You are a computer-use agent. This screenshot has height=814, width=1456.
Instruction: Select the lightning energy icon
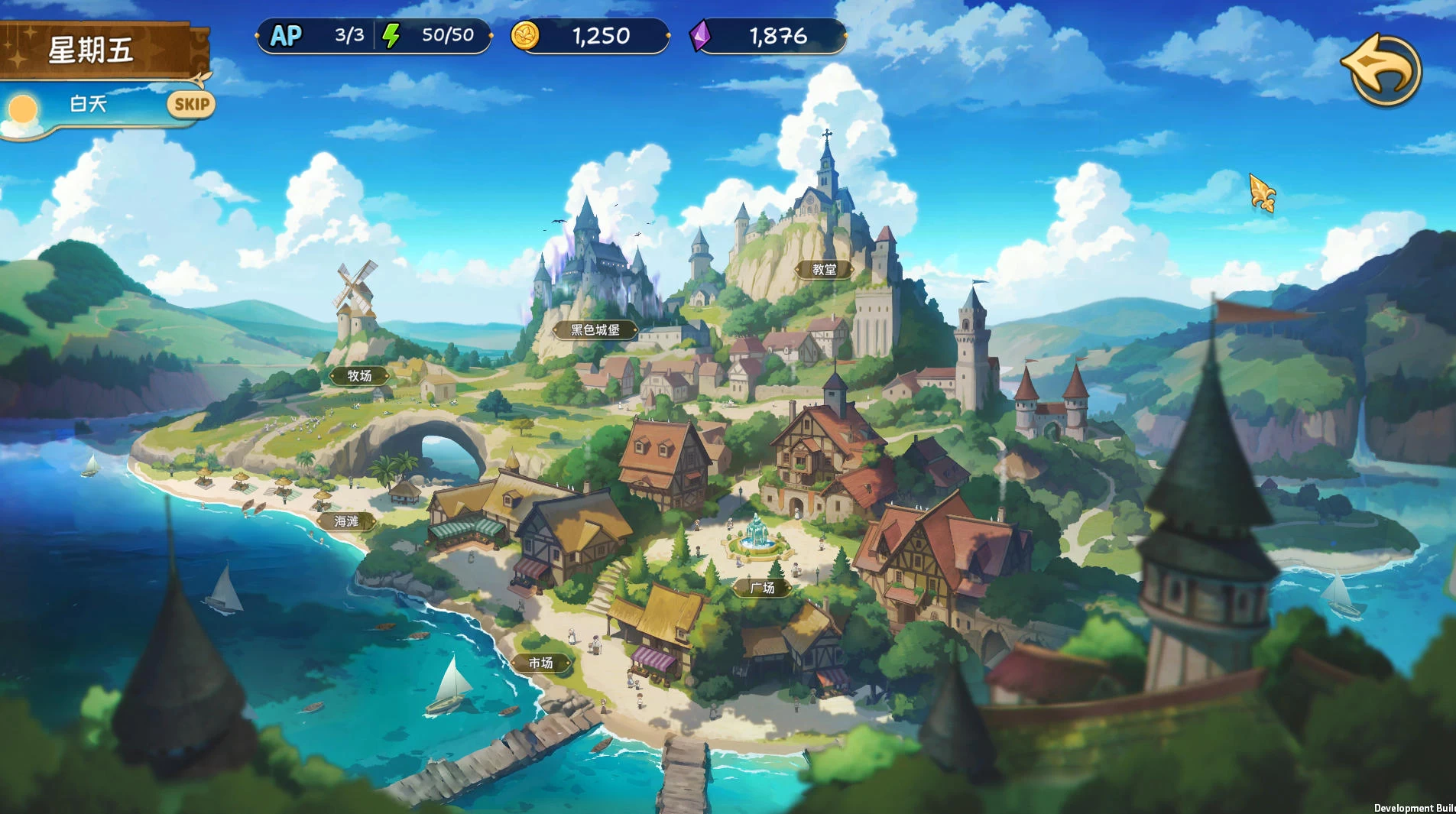[x=392, y=34]
